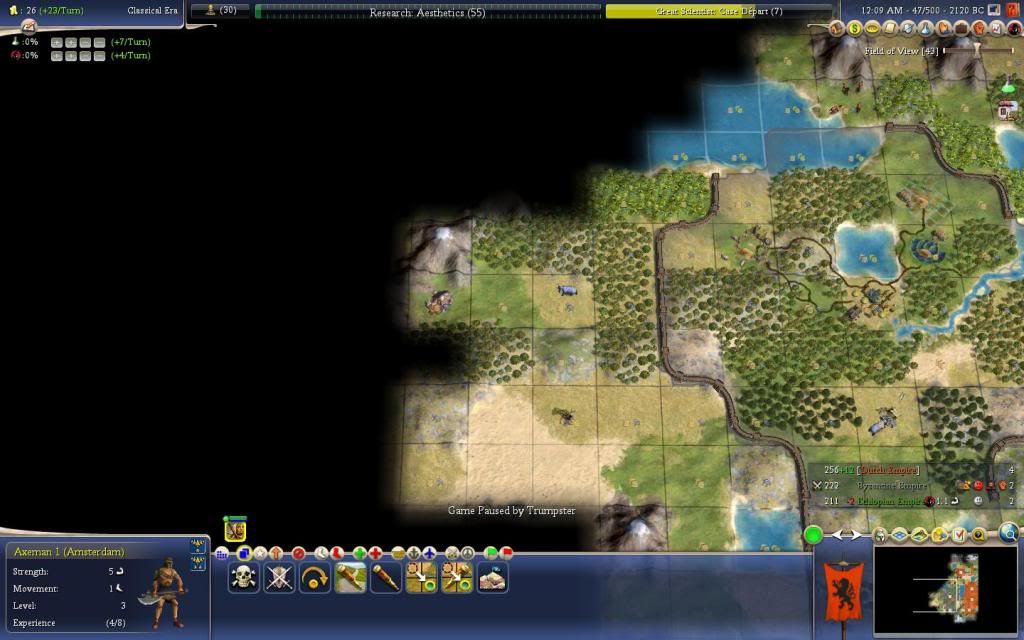Viewport: 1024px width, 640px height.
Task: Click the crossed-out skull action icon
Action: tap(279, 577)
